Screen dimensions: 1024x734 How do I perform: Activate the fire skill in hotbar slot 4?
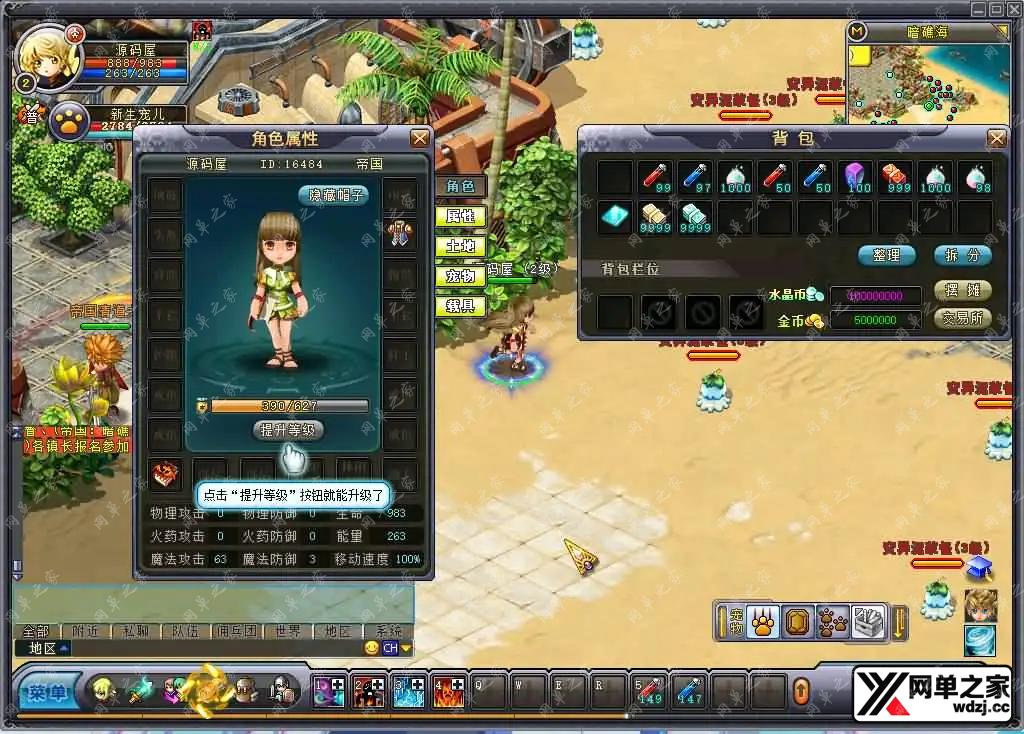(x=449, y=691)
